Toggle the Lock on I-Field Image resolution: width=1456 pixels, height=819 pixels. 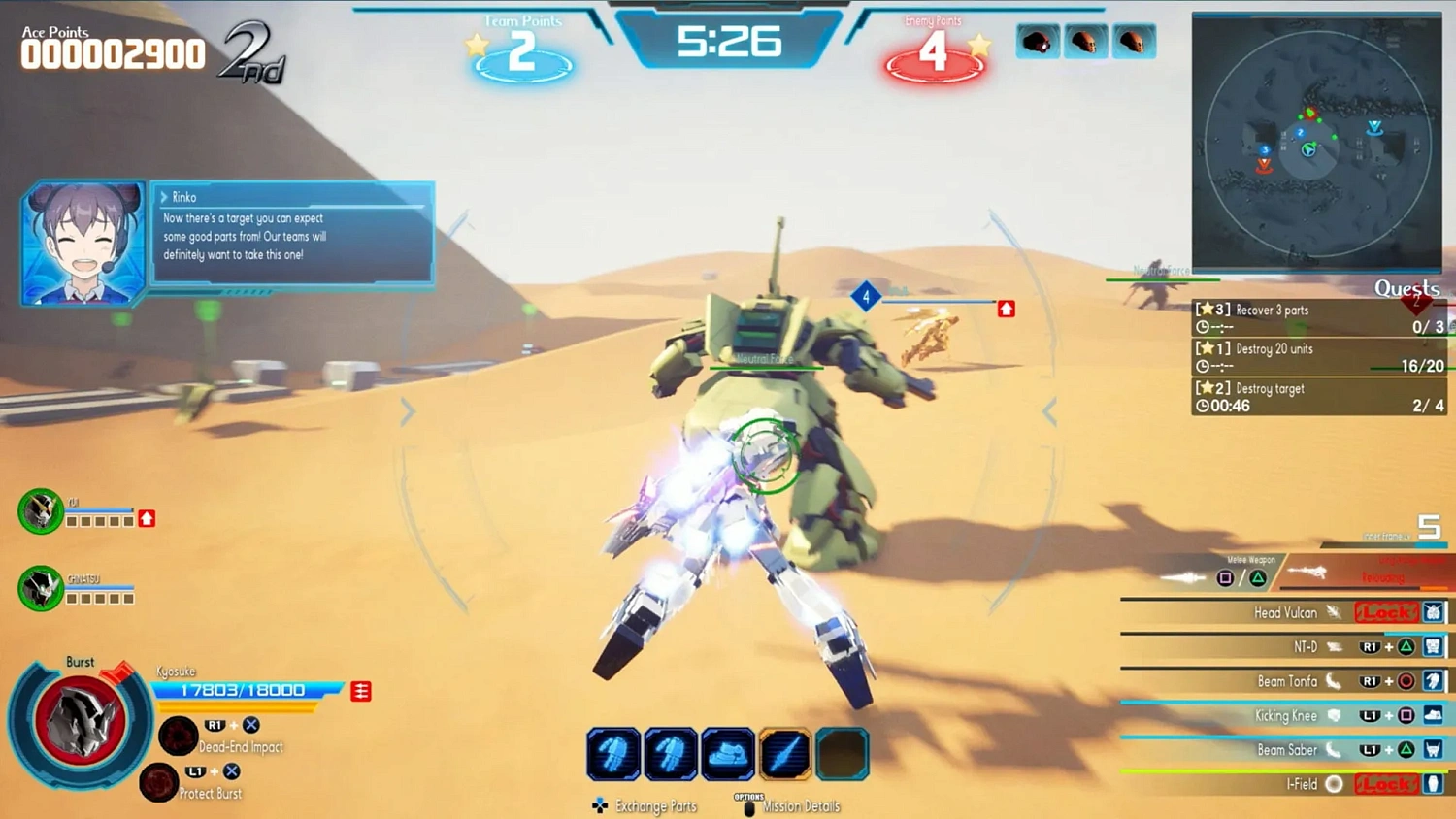point(1385,783)
